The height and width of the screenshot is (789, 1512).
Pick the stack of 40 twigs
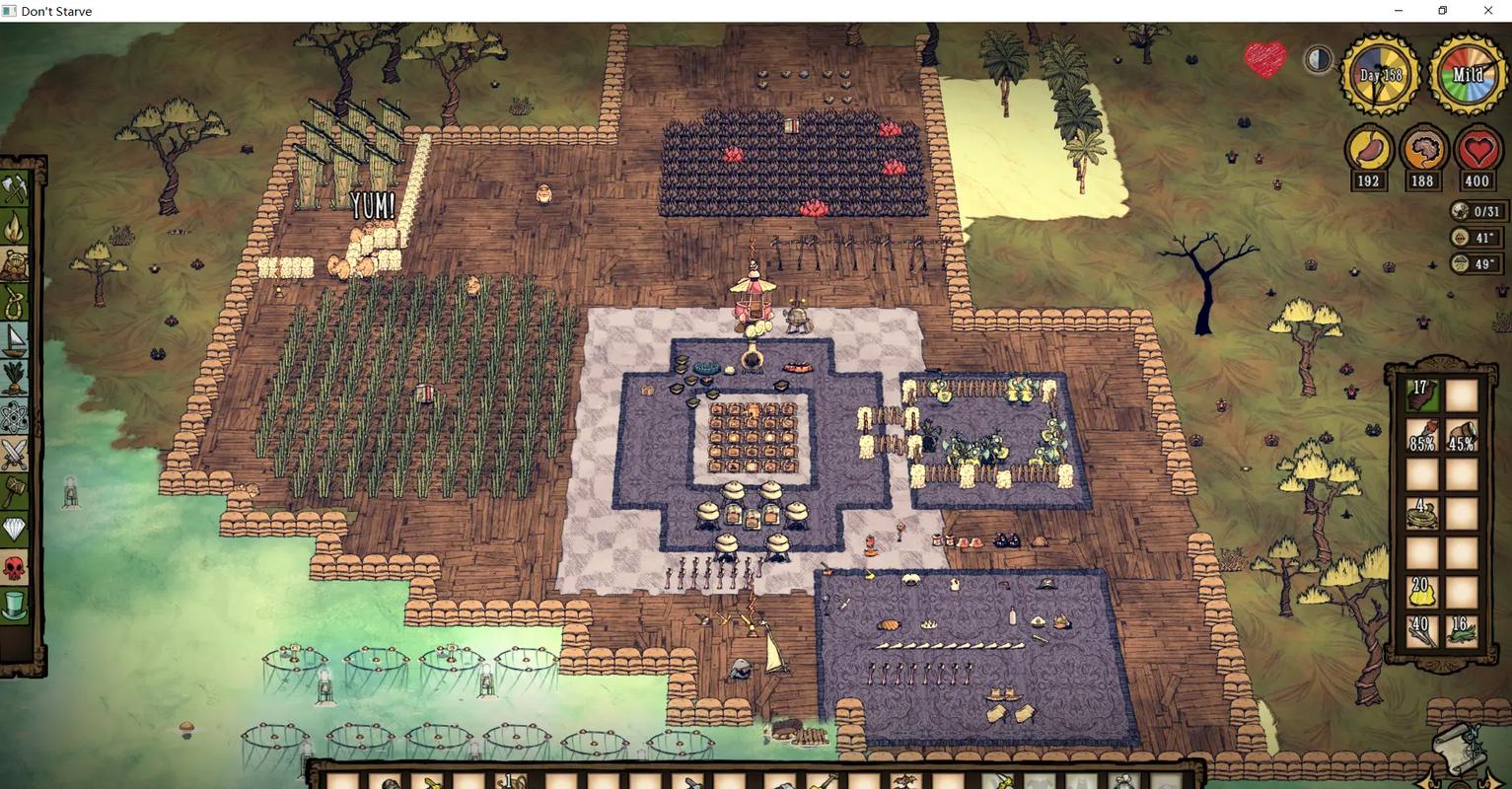tap(1421, 630)
